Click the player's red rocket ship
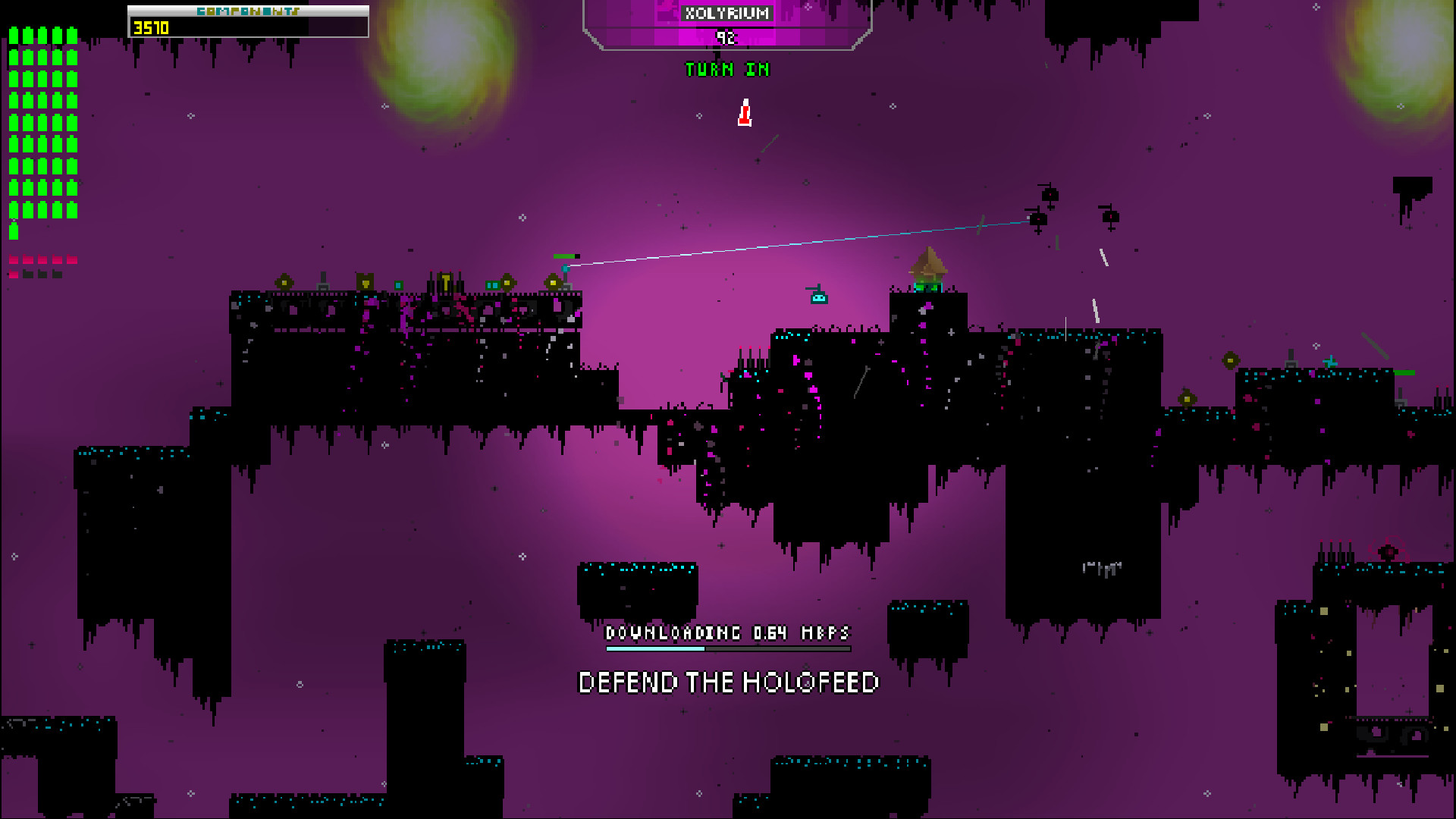 (745, 112)
